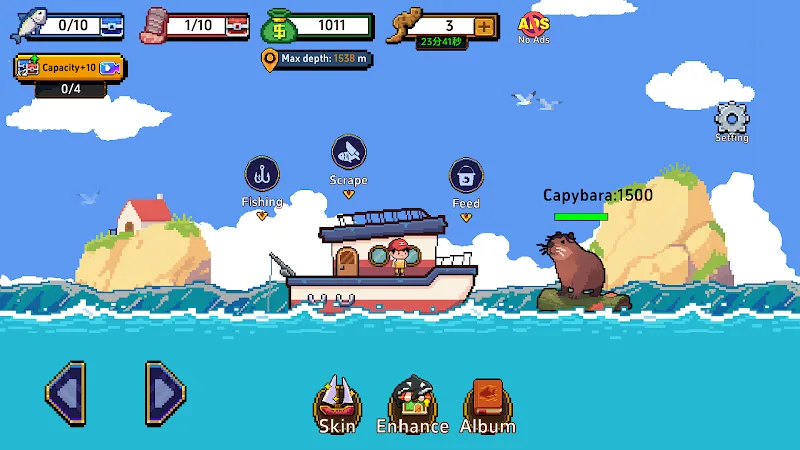Start Fishing with the hook icon
The width and height of the screenshot is (800, 450).
point(261,175)
